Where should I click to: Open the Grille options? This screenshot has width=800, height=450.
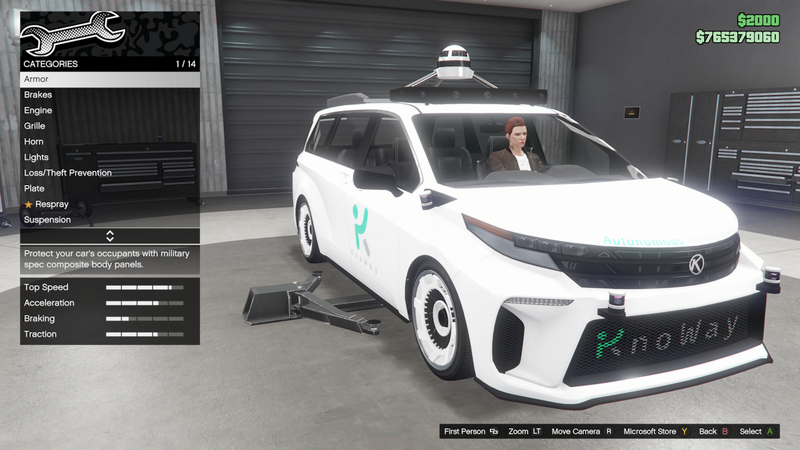[x=110, y=126]
